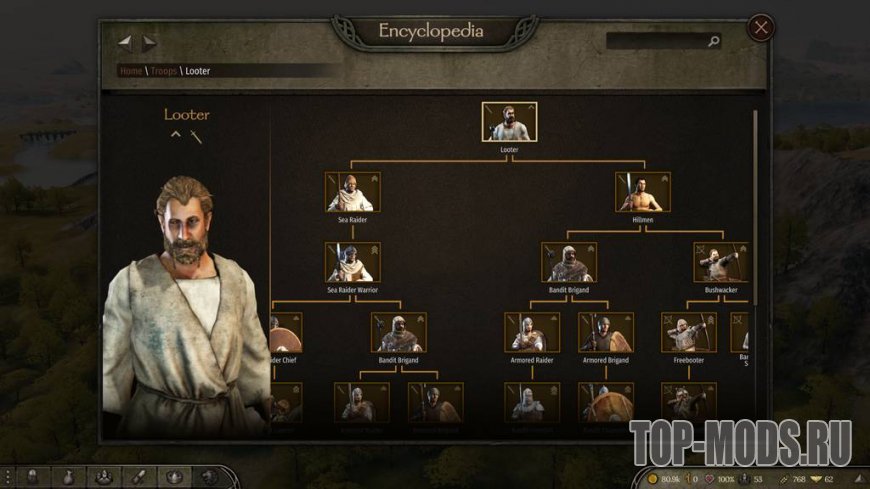Click the troop tree vertical scrollbar

pyautogui.click(x=755, y=200)
